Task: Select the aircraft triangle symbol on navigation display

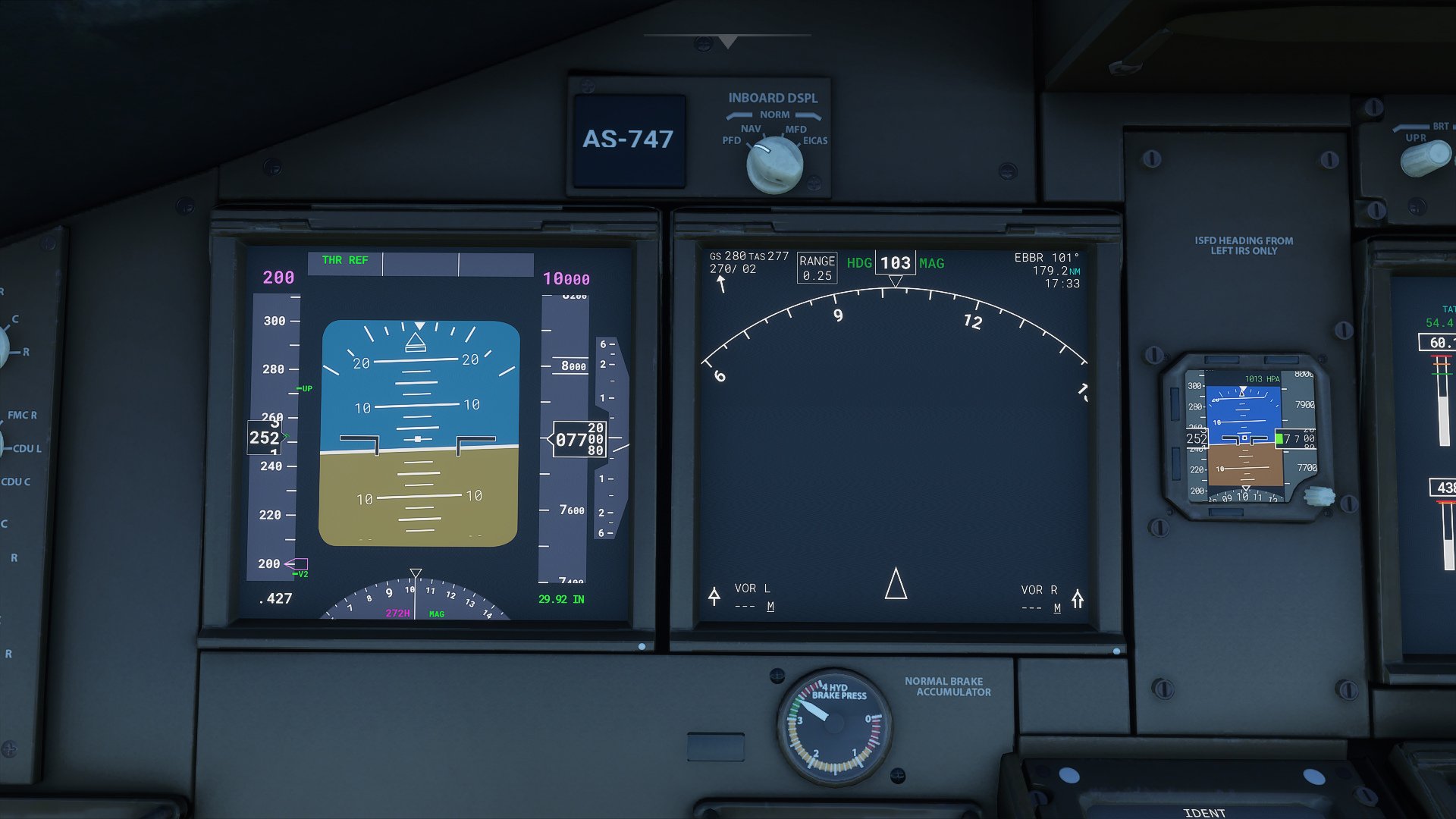Action: tap(896, 586)
